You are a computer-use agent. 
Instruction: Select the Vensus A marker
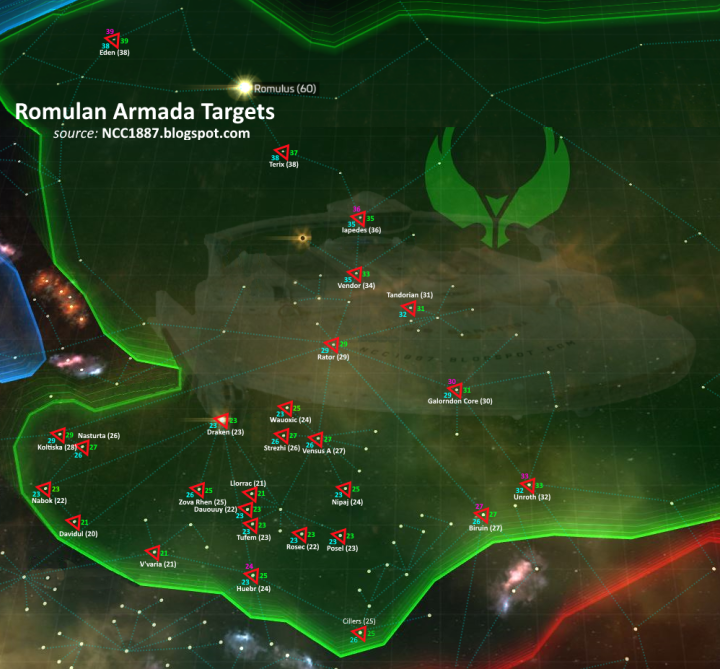[316, 440]
